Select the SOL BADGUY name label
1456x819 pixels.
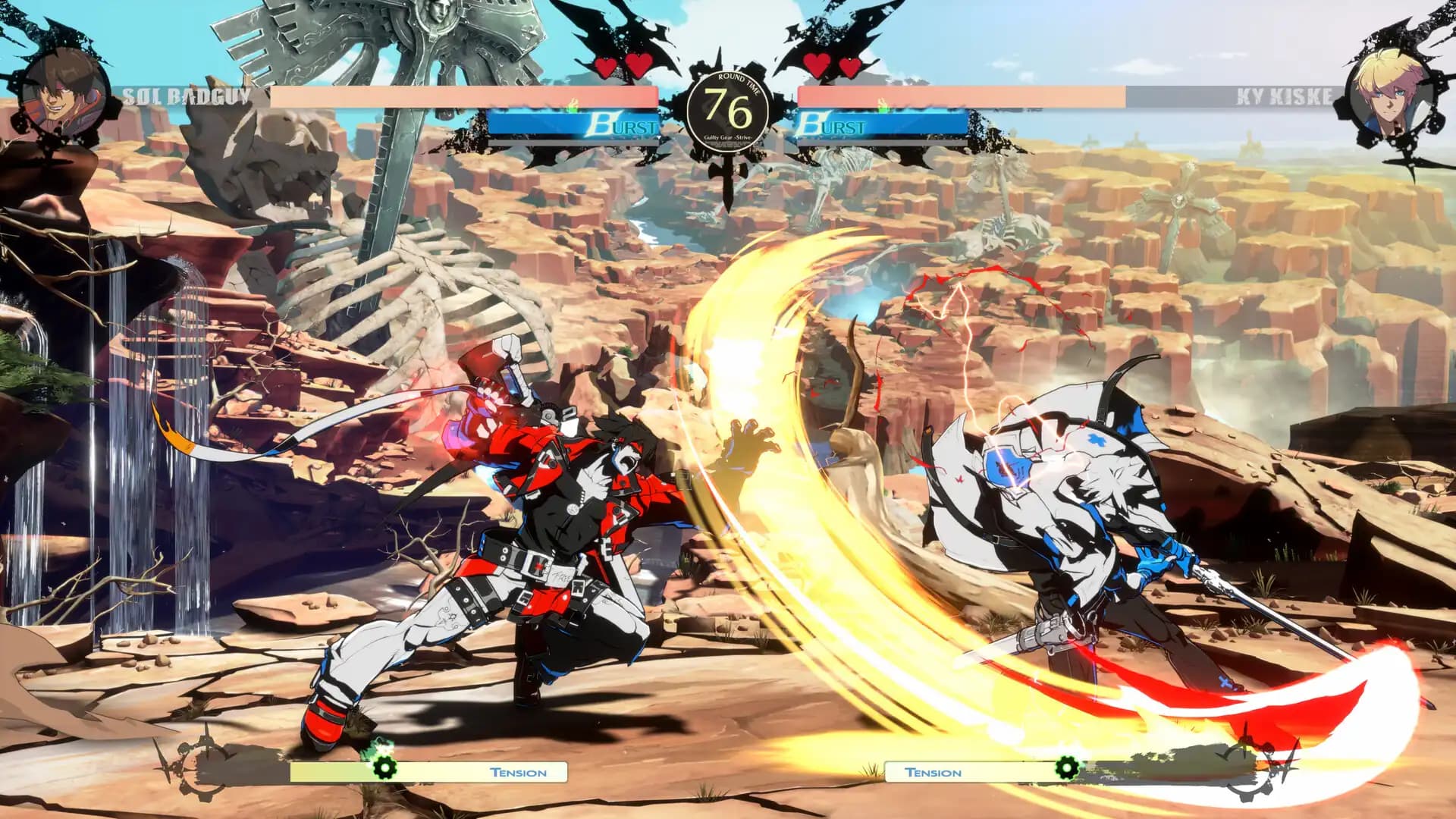point(187,94)
